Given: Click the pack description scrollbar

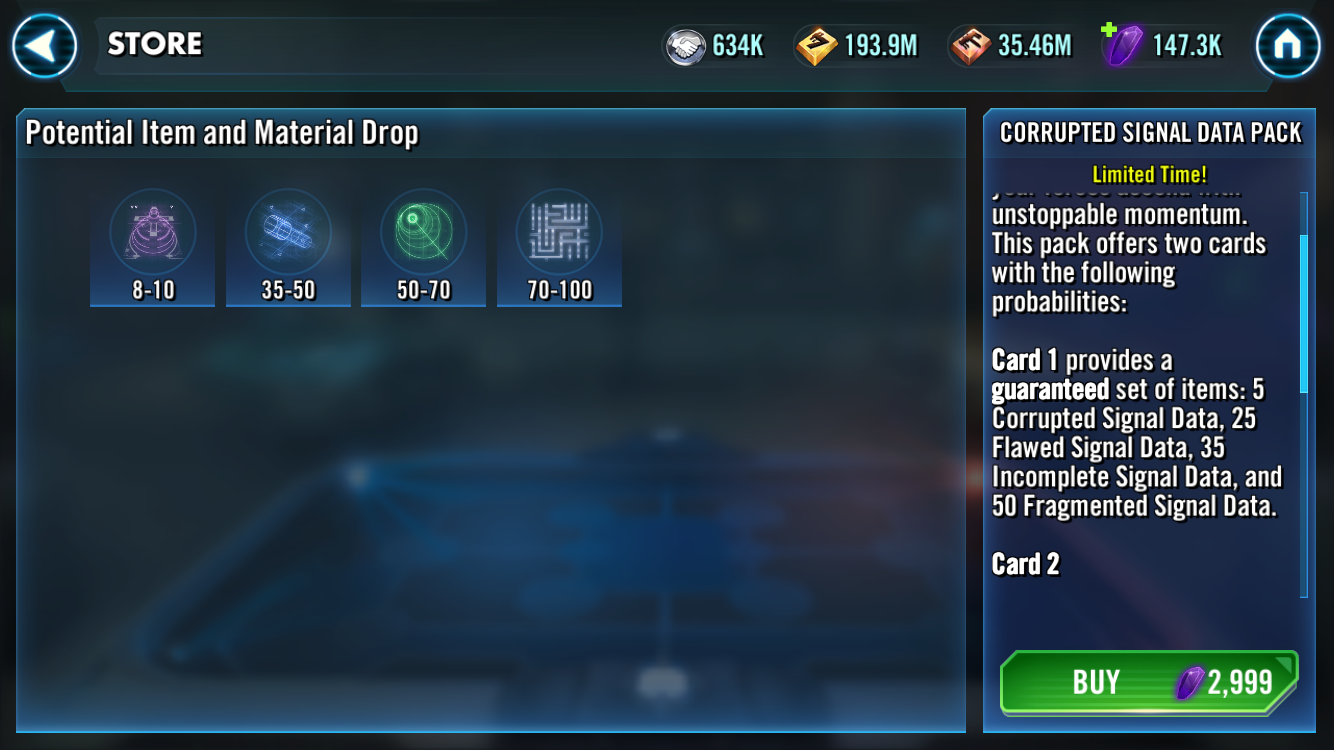Looking at the screenshot, I should [1303, 314].
